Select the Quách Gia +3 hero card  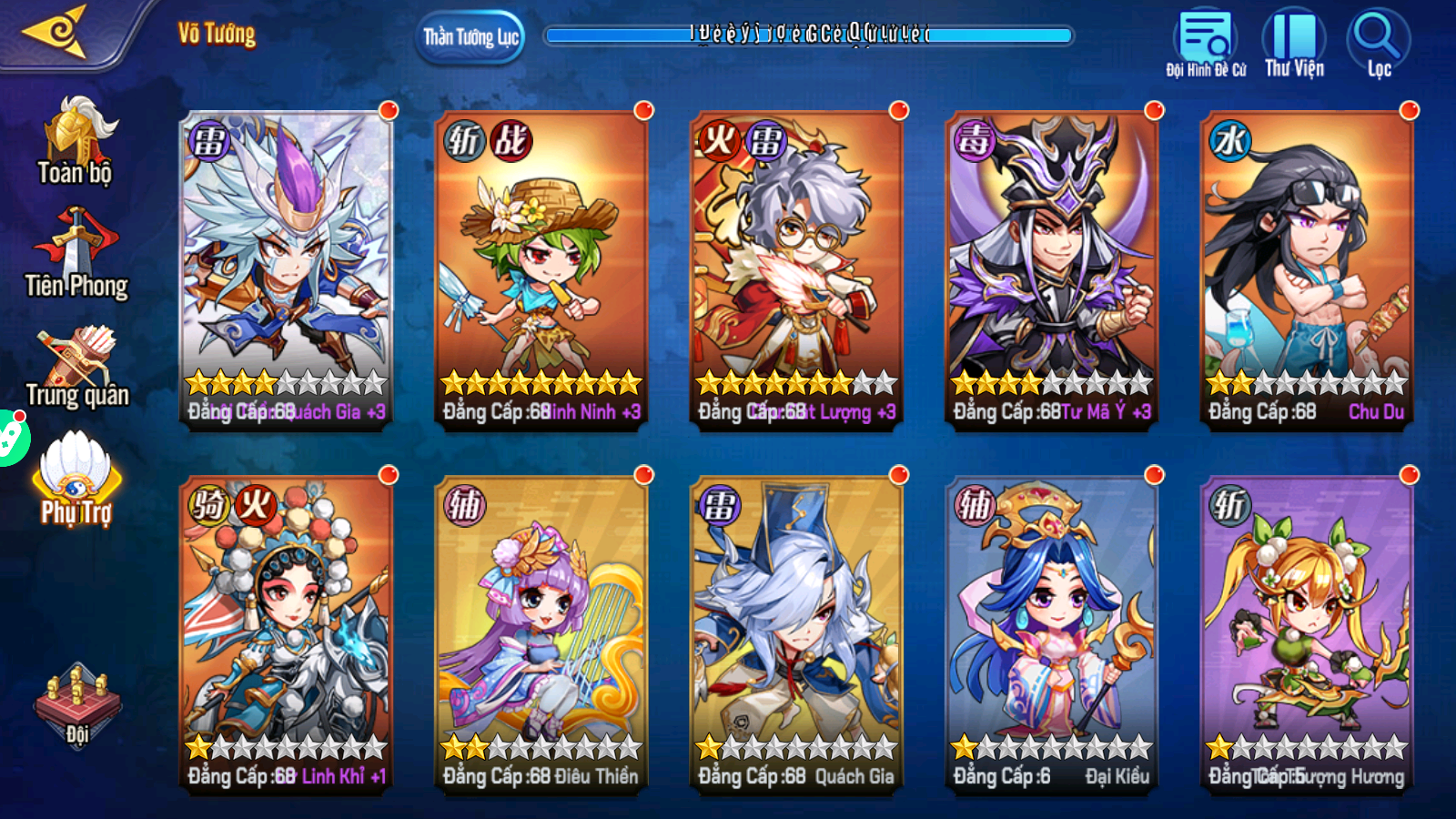pos(287,269)
